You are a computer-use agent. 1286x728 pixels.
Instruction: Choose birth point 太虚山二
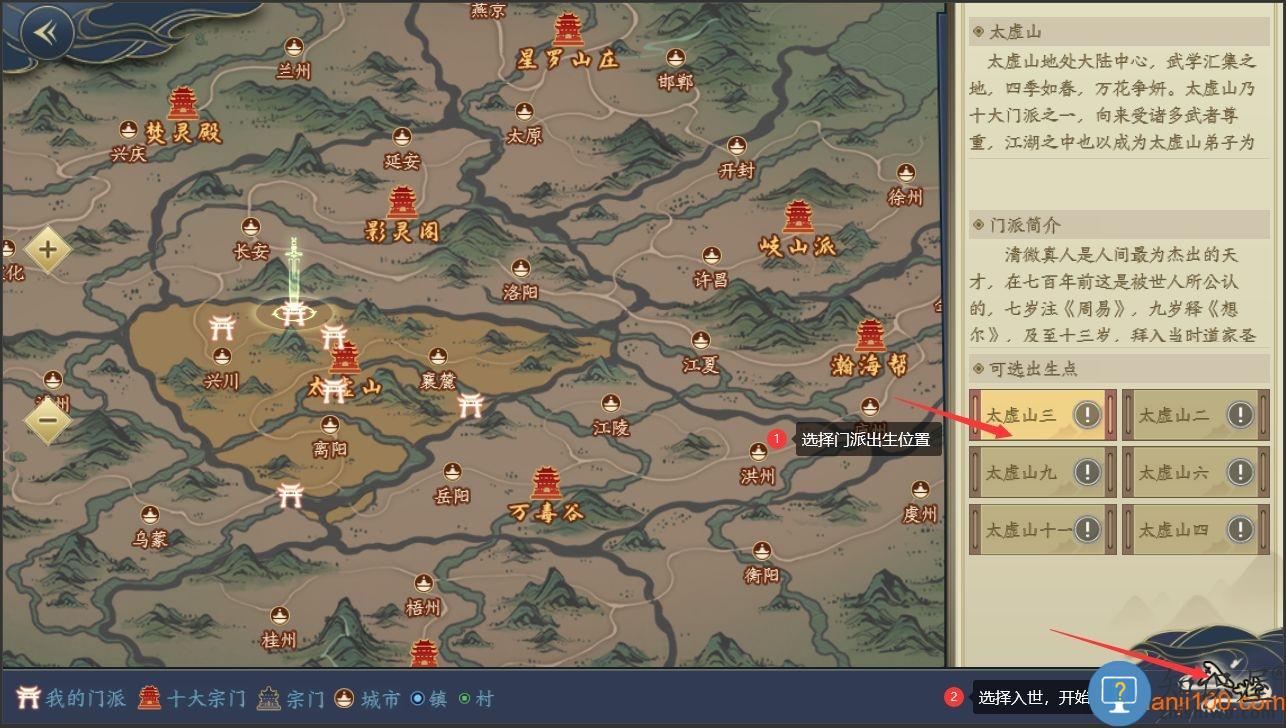[1178, 415]
